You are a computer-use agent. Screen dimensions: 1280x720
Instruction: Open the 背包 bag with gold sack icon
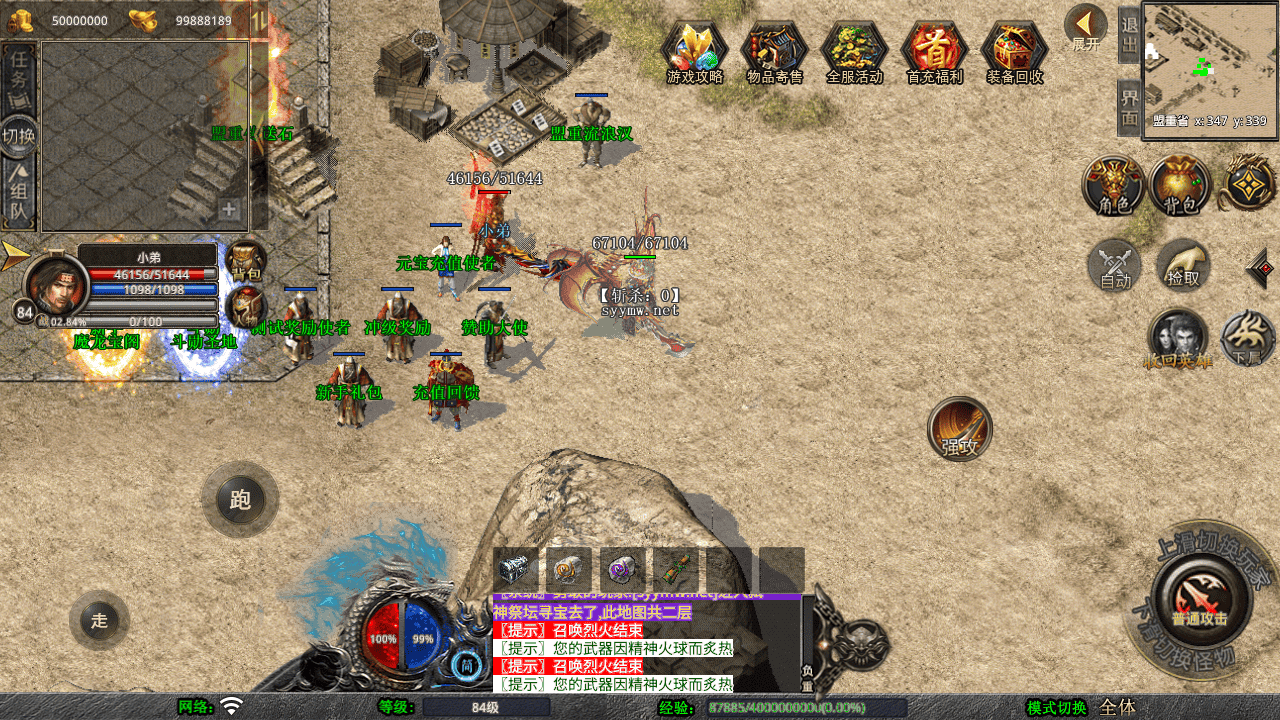[1180, 186]
